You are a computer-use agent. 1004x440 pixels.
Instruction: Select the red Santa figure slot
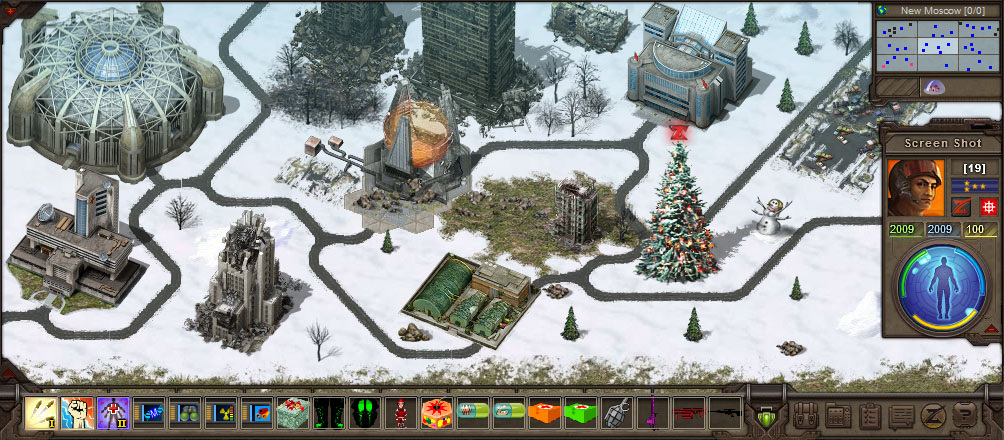click(x=399, y=412)
